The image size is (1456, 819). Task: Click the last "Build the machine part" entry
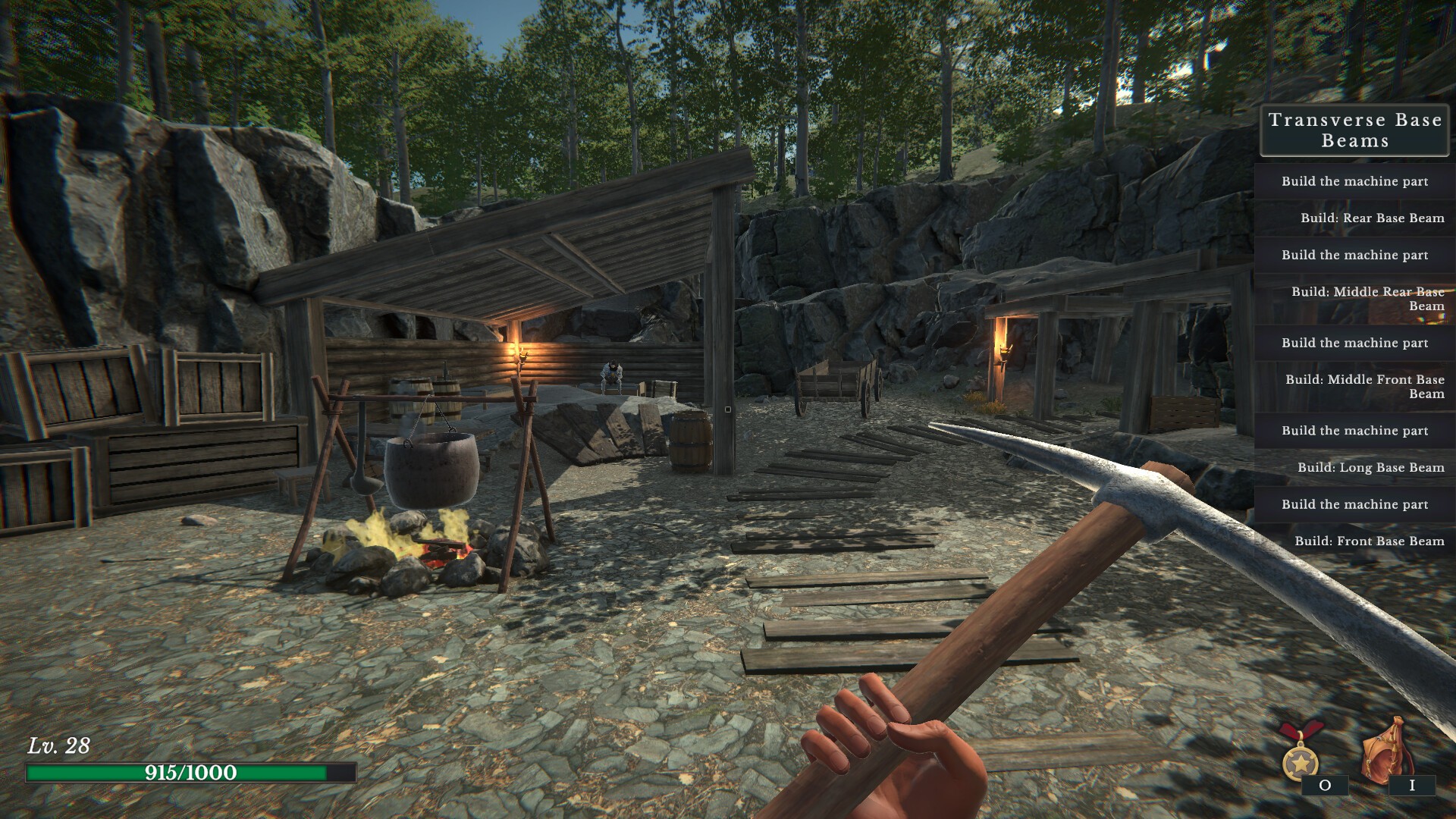(1354, 504)
